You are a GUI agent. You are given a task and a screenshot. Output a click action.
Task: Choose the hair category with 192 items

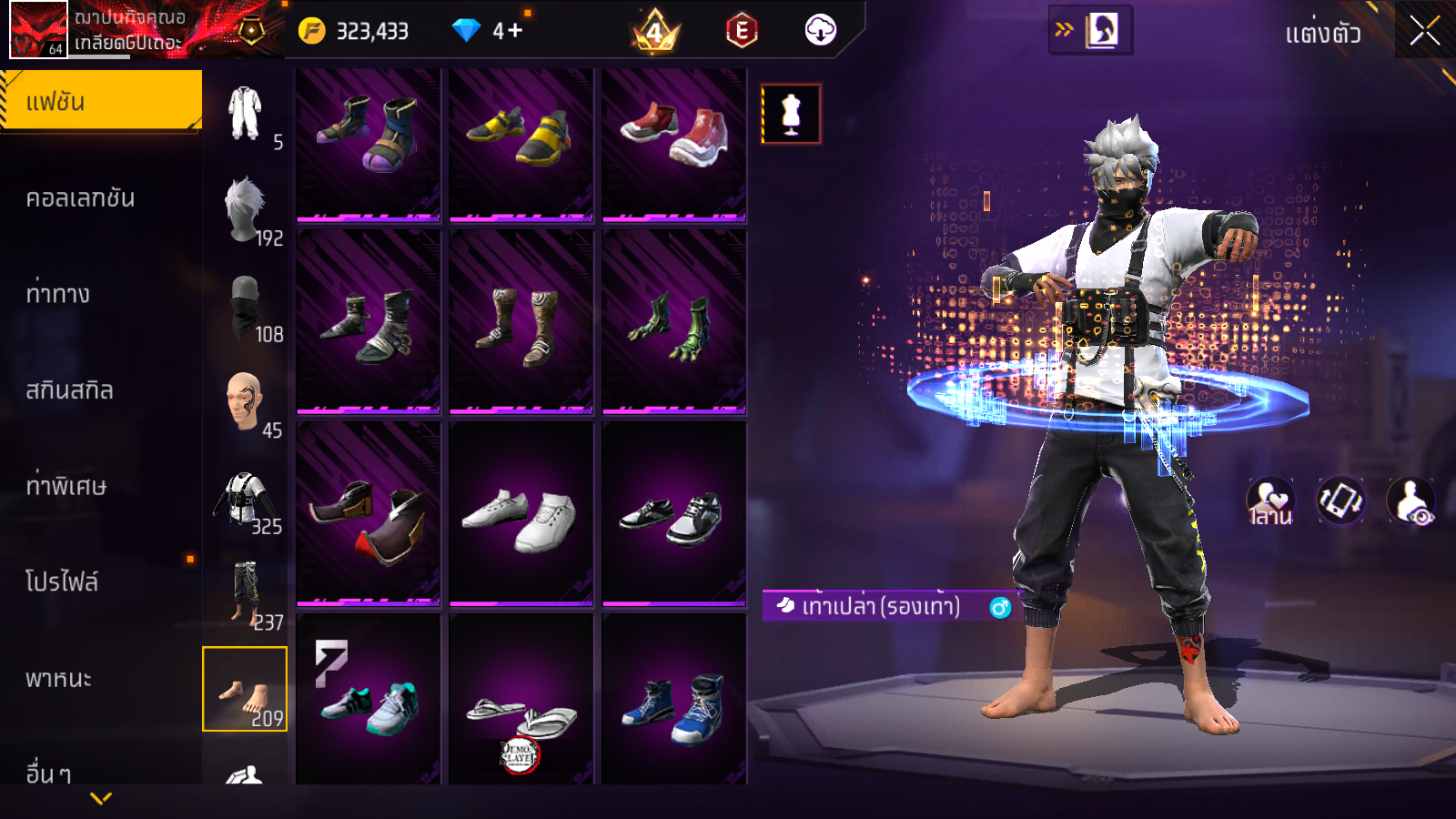click(x=246, y=210)
